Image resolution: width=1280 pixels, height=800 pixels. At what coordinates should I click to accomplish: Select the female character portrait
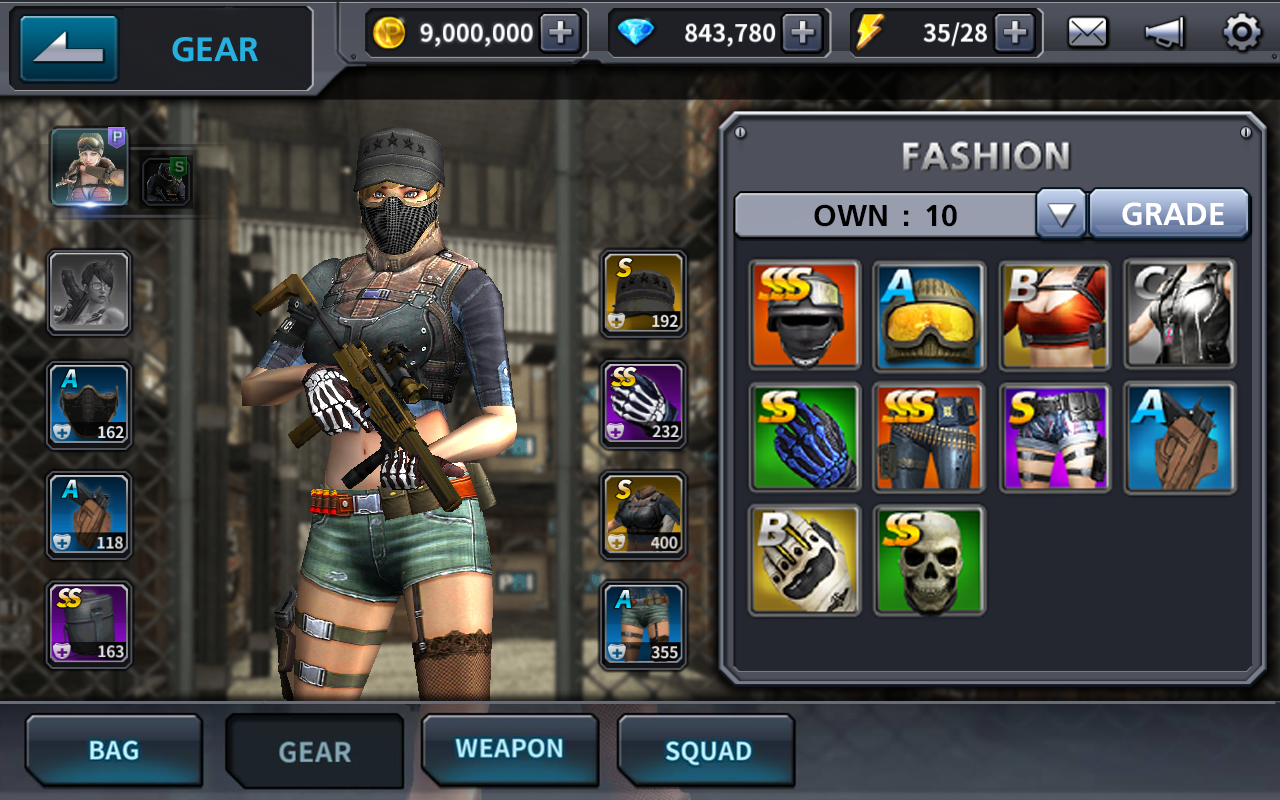pos(90,167)
